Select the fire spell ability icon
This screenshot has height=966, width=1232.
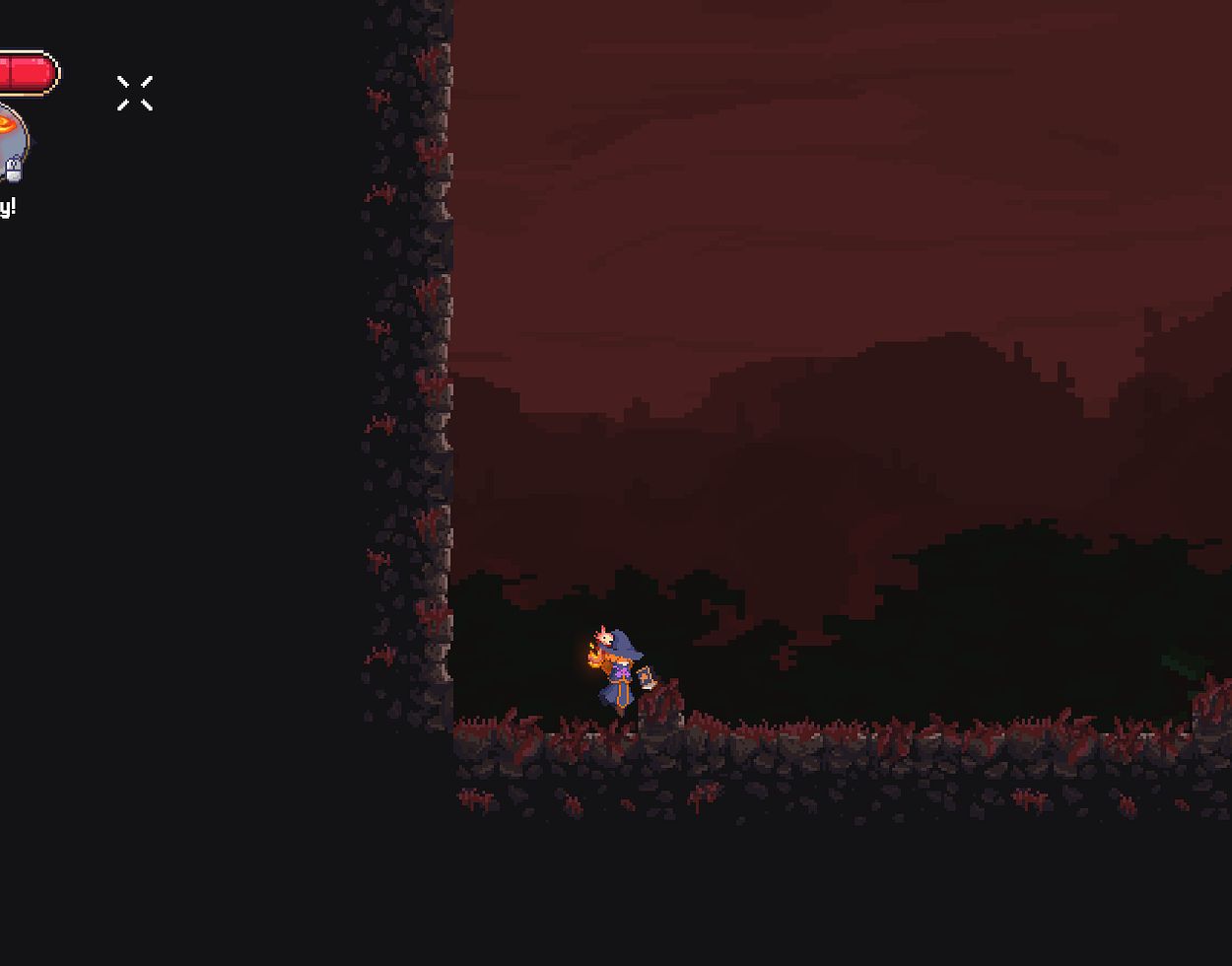point(9,138)
